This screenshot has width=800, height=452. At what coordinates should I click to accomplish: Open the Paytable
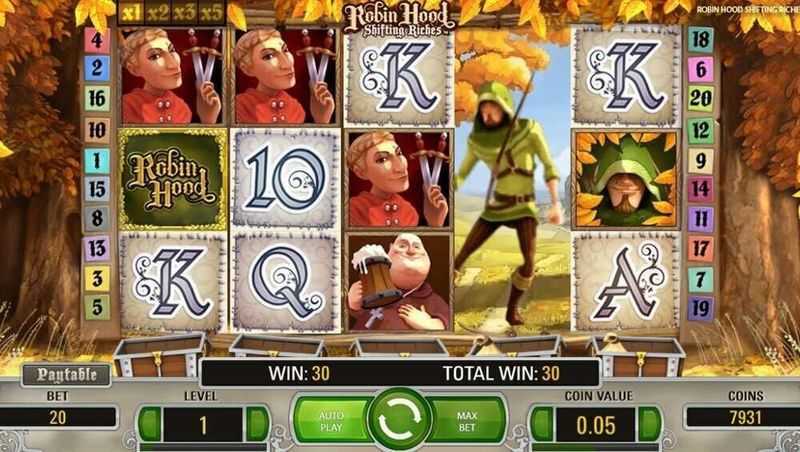[x=59, y=375]
